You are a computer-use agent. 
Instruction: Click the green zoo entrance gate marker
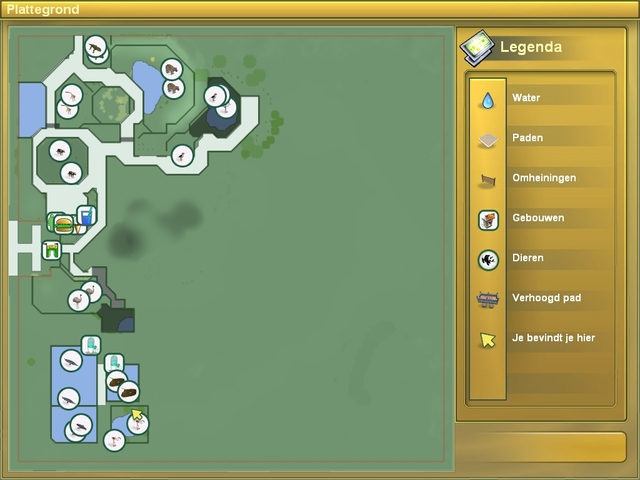click(51, 250)
